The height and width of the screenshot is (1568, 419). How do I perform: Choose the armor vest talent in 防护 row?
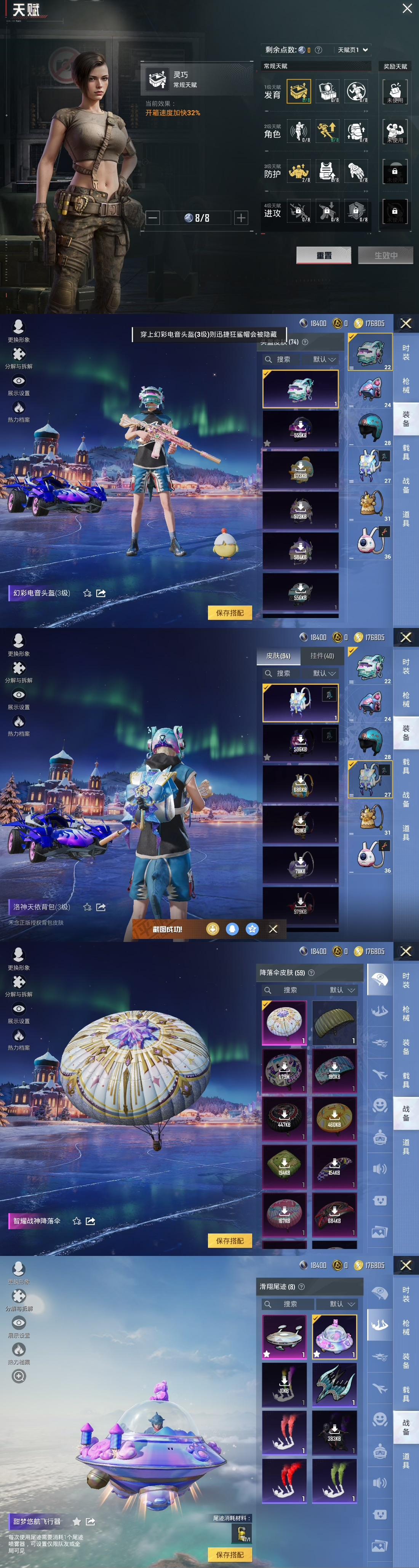click(327, 171)
